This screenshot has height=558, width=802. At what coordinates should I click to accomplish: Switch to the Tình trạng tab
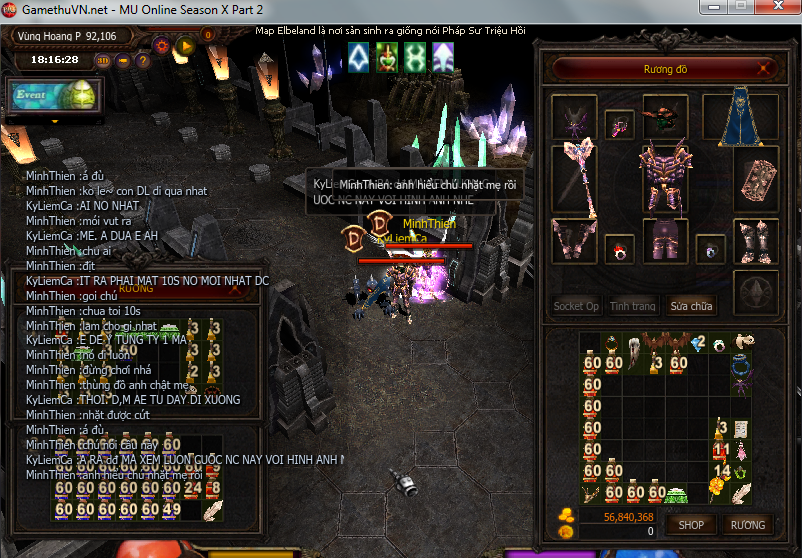(633, 306)
